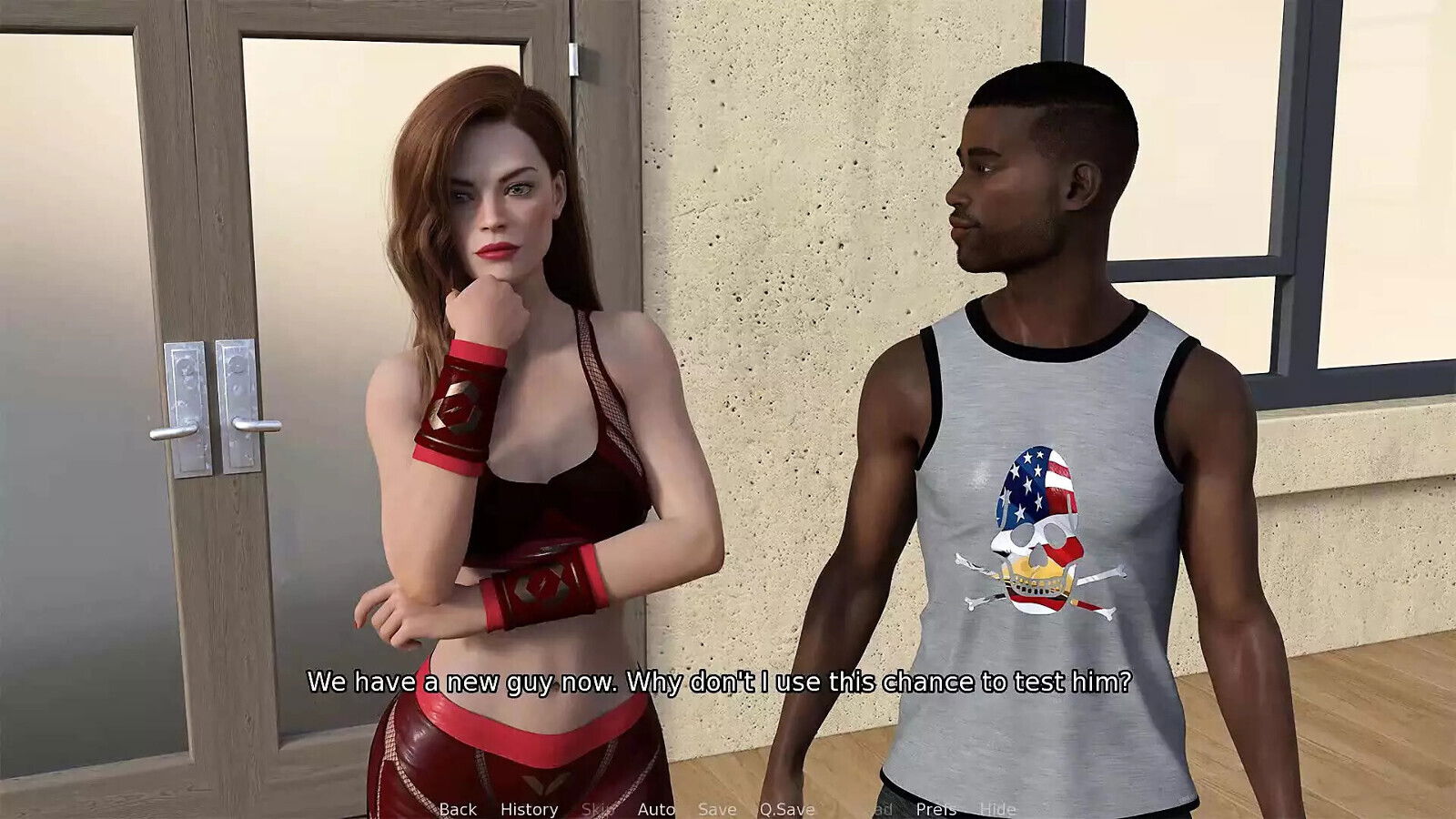Open the Prefs settings screen

tap(938, 809)
